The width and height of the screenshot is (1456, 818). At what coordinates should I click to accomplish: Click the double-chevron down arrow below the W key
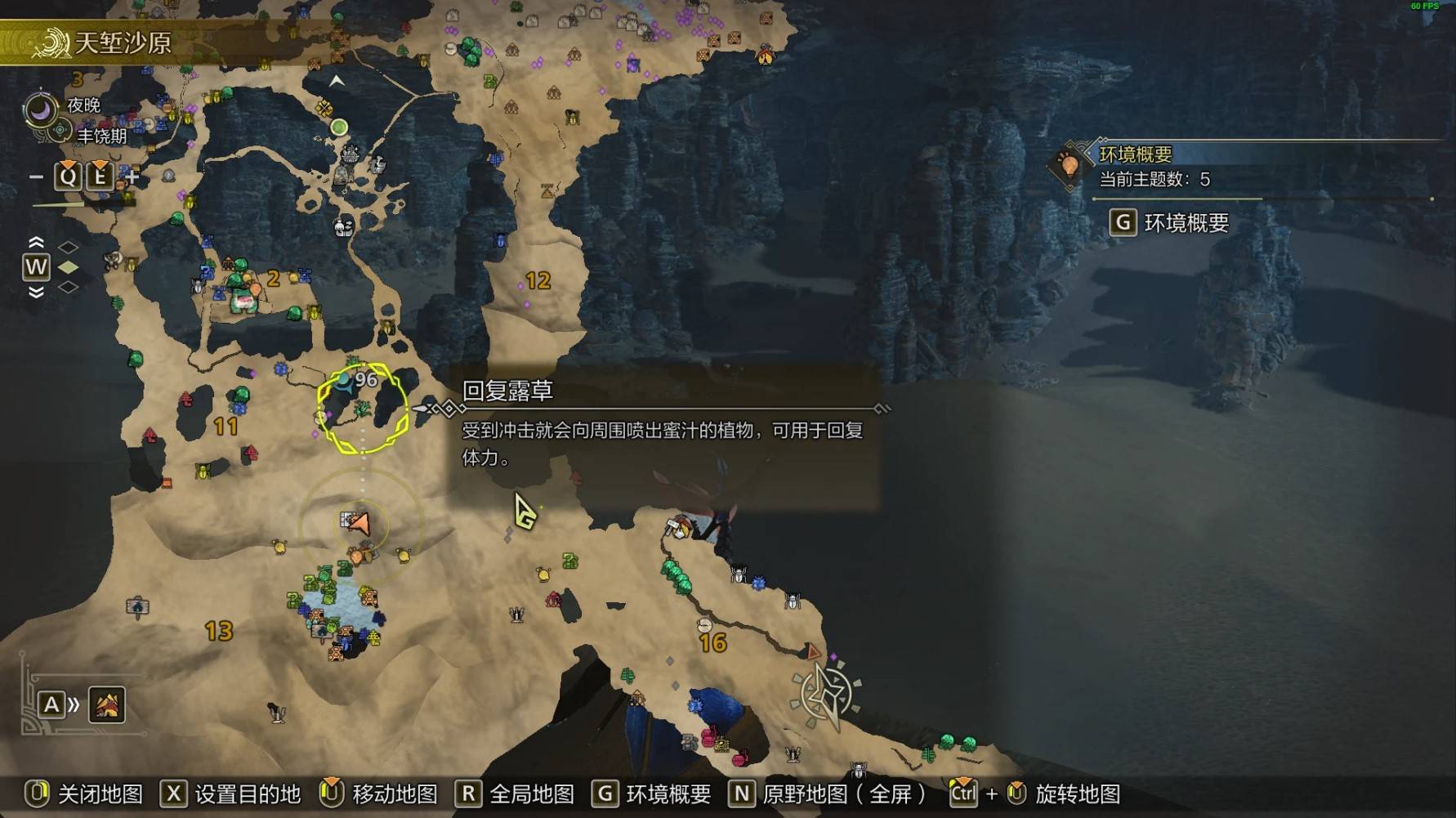pos(35,290)
